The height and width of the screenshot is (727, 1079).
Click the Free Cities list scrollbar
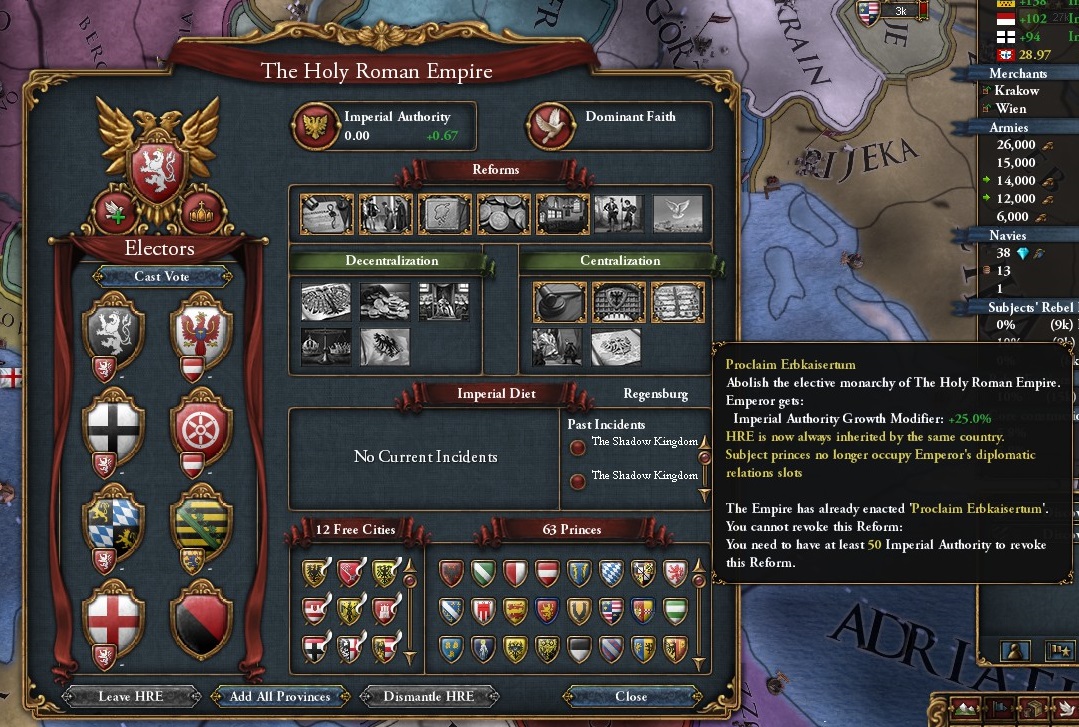(x=409, y=613)
